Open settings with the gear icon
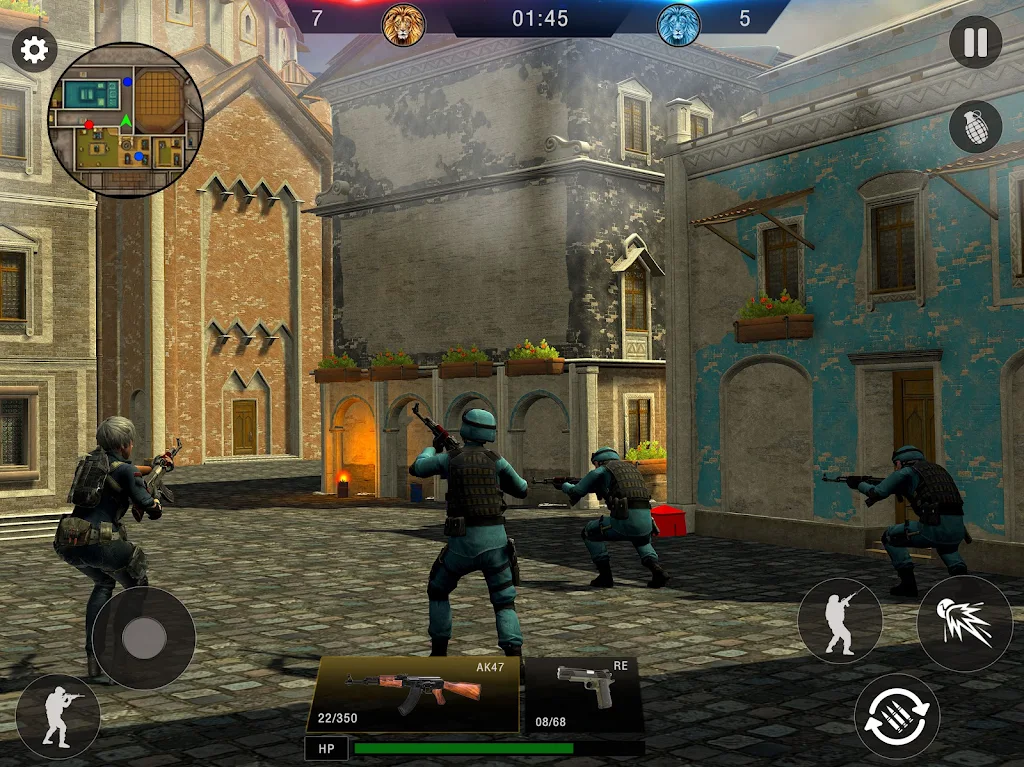This screenshot has height=767, width=1024. click(34, 50)
